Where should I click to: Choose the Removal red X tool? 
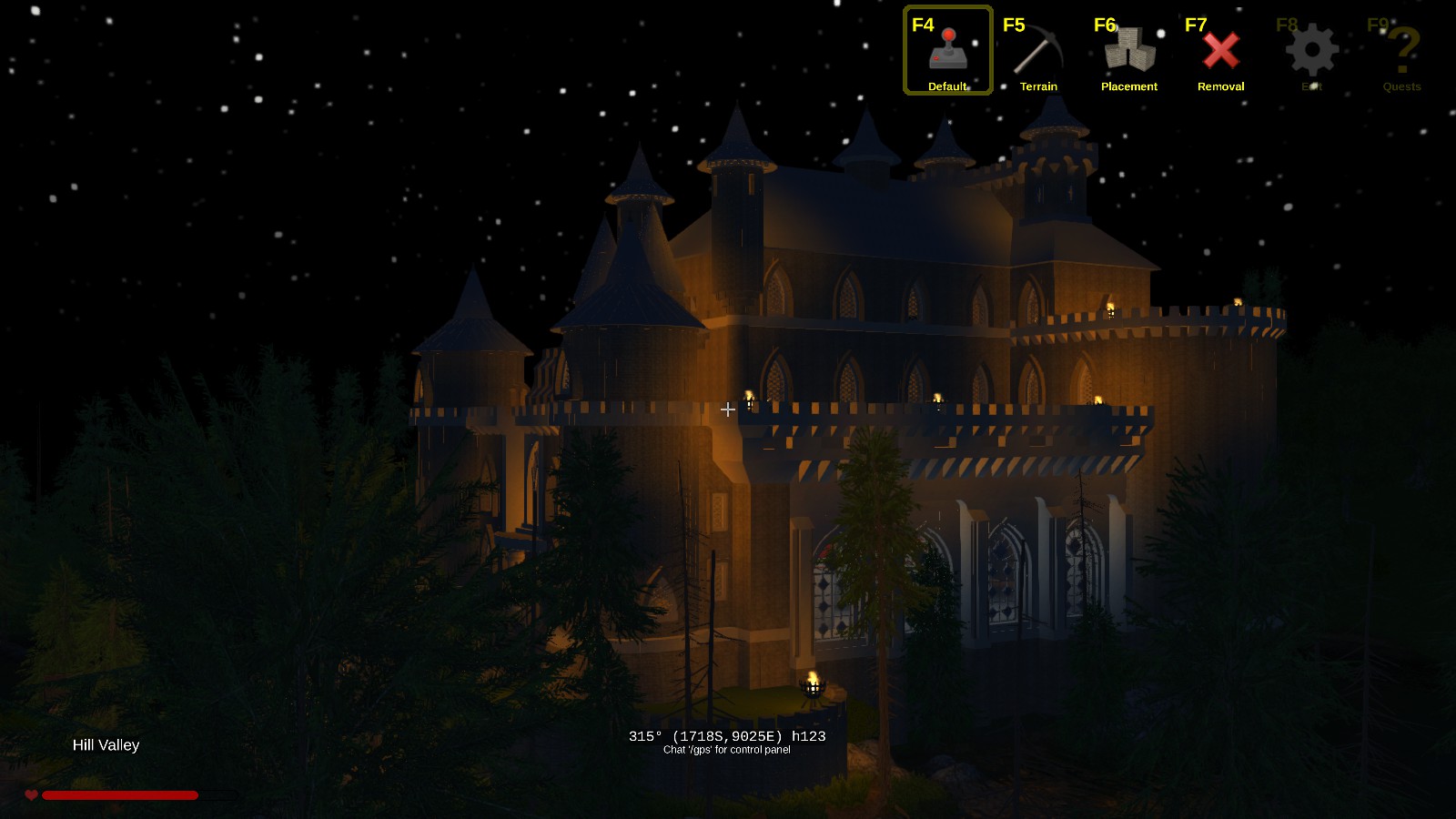pos(1220,53)
